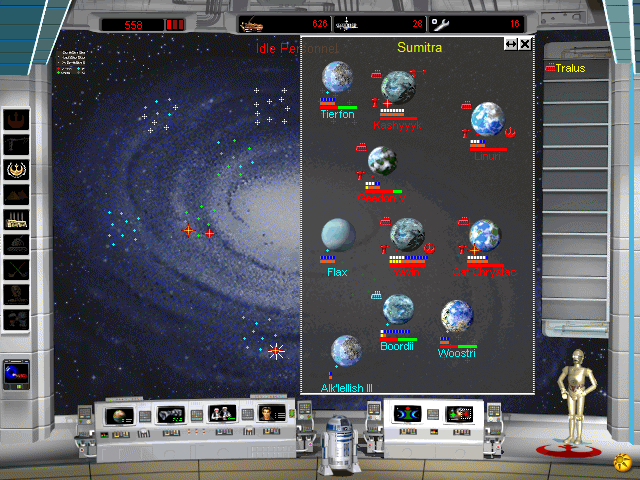Select planet Alk'lellish III
640x480 pixels.
coord(345,351)
